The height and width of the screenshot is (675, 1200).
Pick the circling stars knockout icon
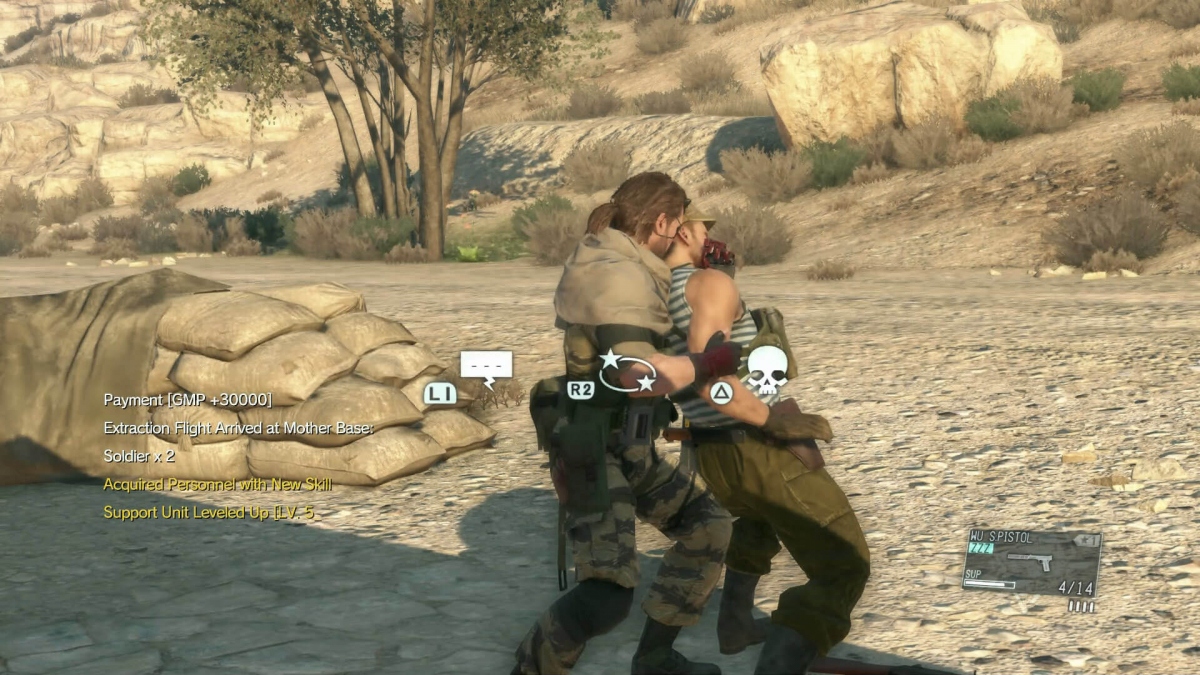pos(627,371)
